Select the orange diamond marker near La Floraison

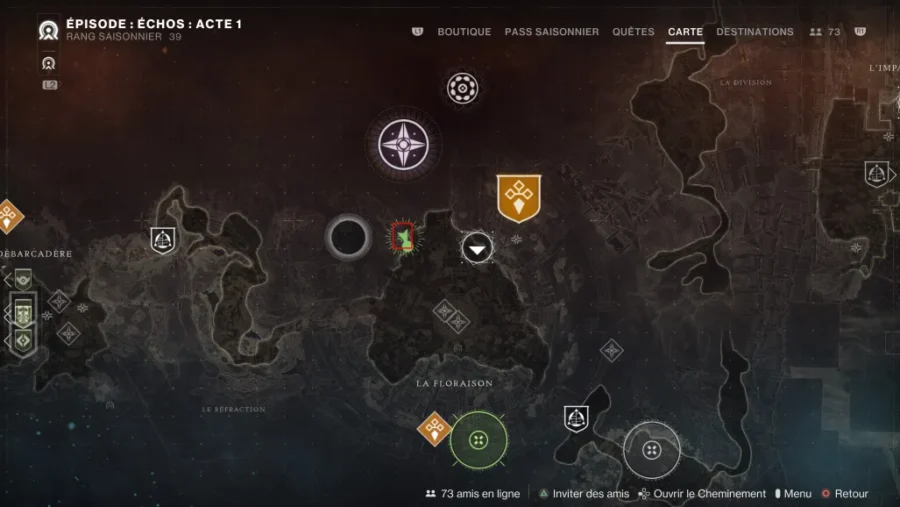point(434,429)
